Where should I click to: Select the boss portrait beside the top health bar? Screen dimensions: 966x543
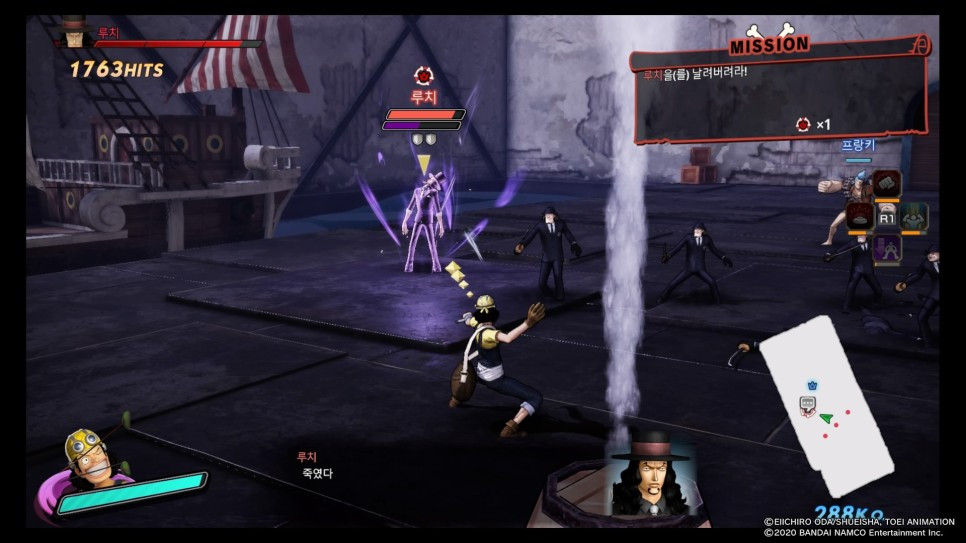(x=72, y=33)
